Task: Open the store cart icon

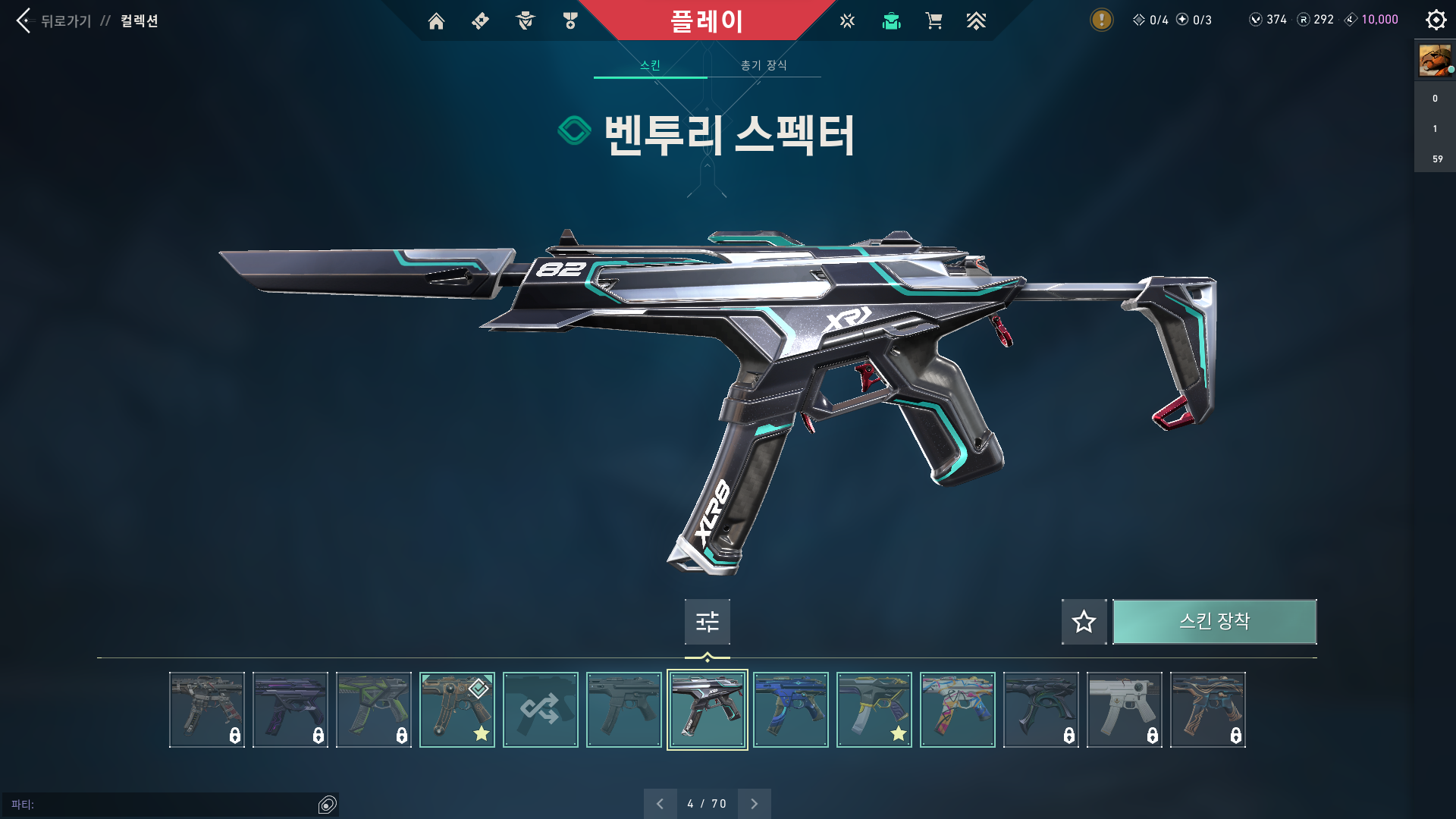Action: pyautogui.click(x=934, y=21)
